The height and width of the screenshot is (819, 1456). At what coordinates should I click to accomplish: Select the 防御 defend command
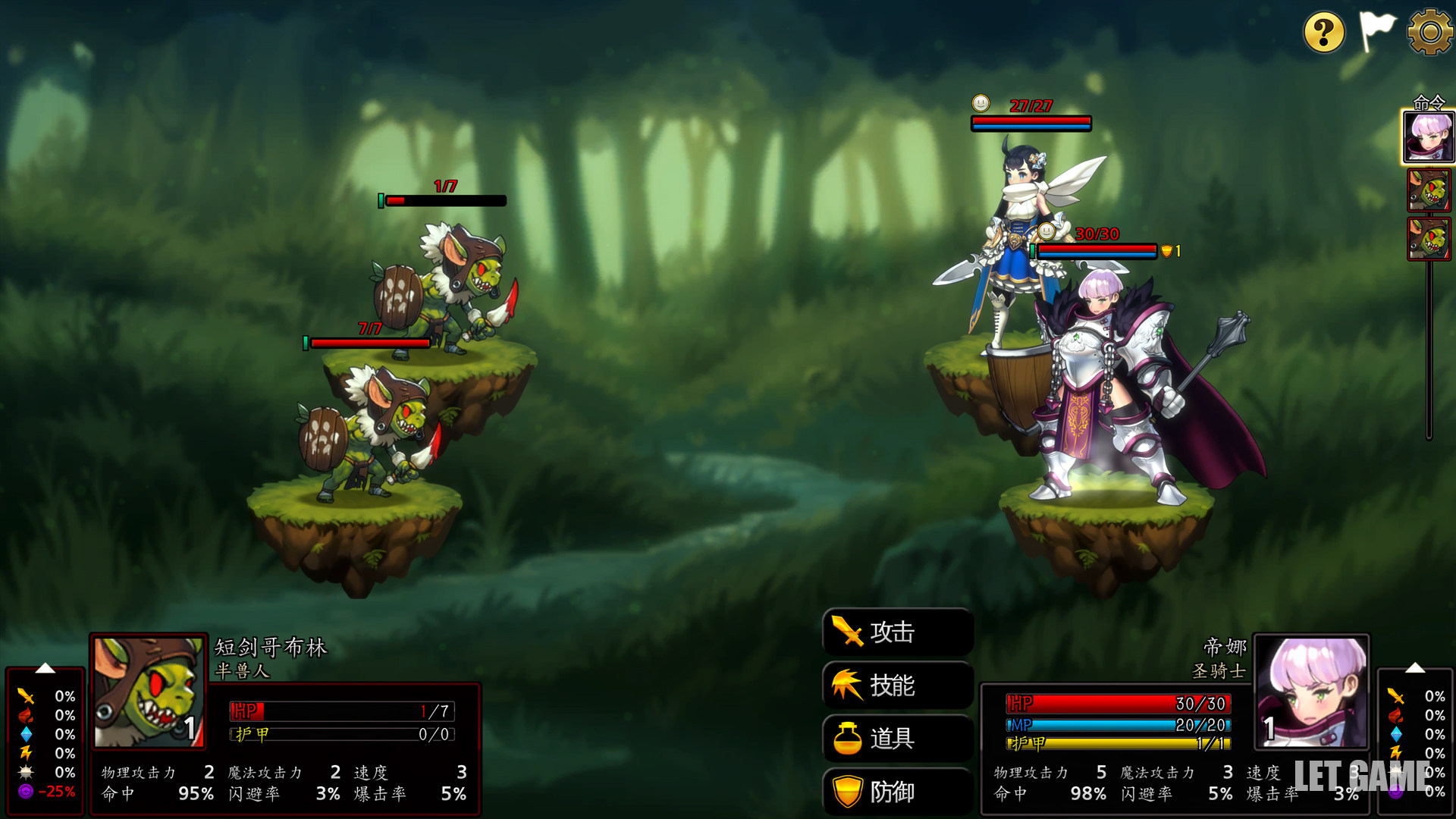click(x=897, y=792)
